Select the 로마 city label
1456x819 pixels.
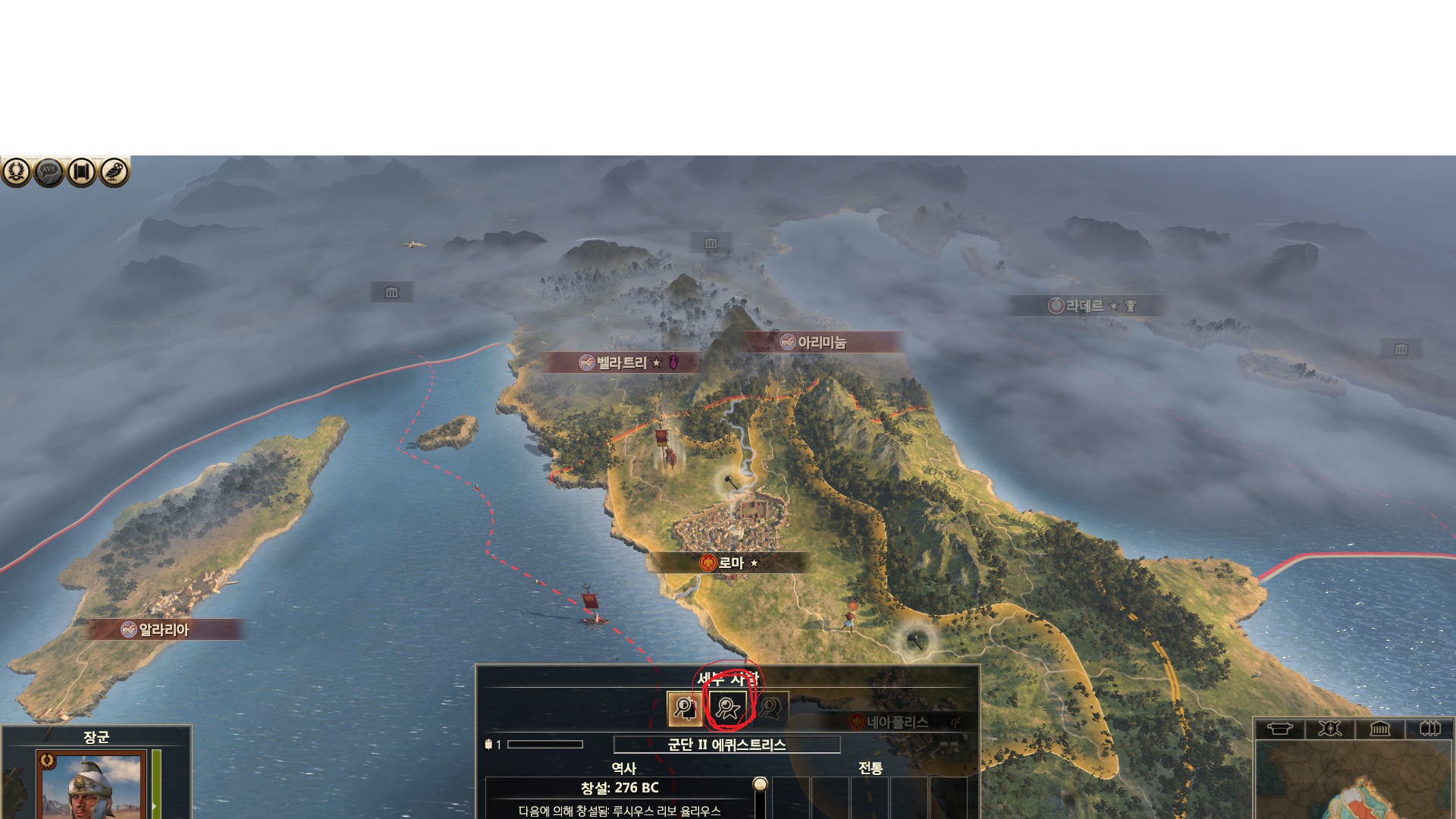pyautogui.click(x=730, y=563)
